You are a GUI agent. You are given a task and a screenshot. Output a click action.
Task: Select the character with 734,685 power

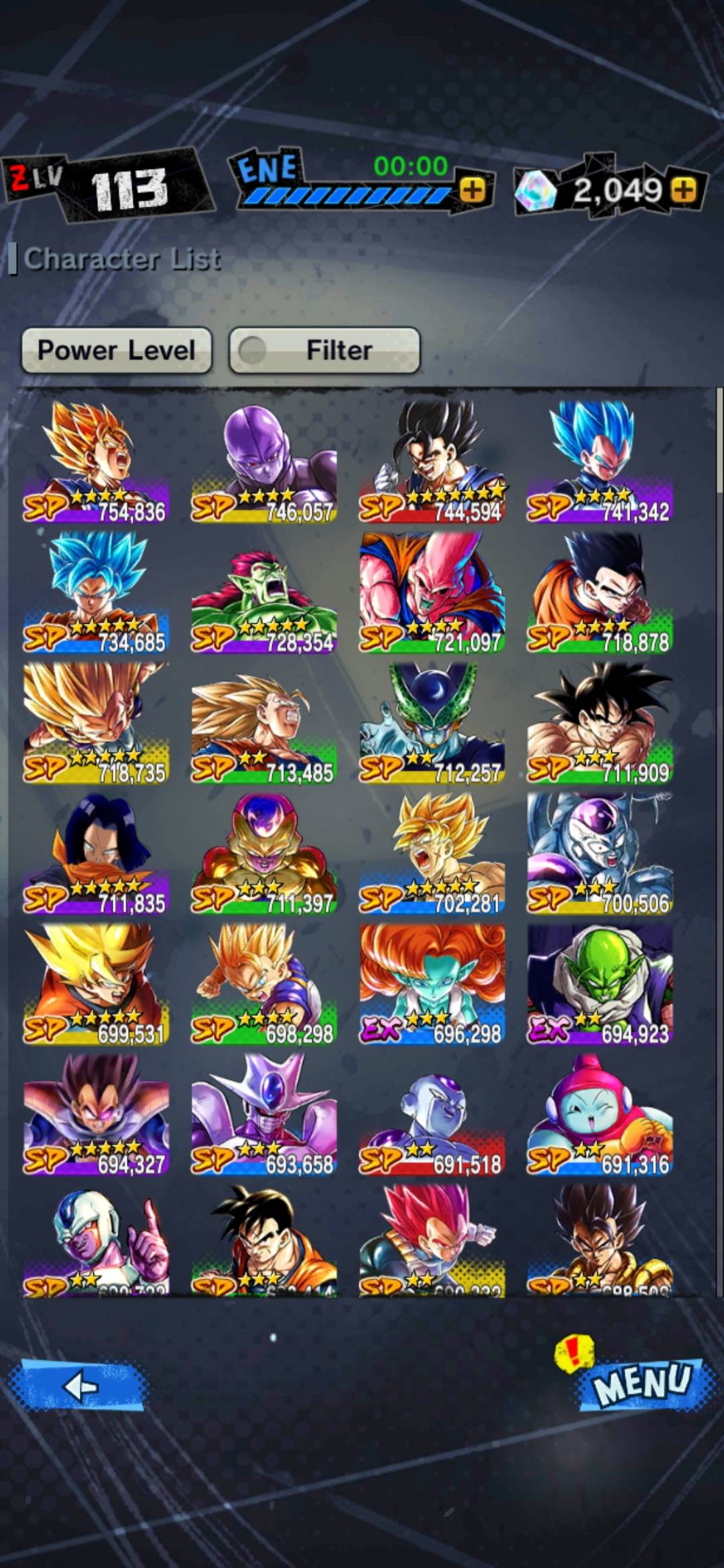pos(96,592)
